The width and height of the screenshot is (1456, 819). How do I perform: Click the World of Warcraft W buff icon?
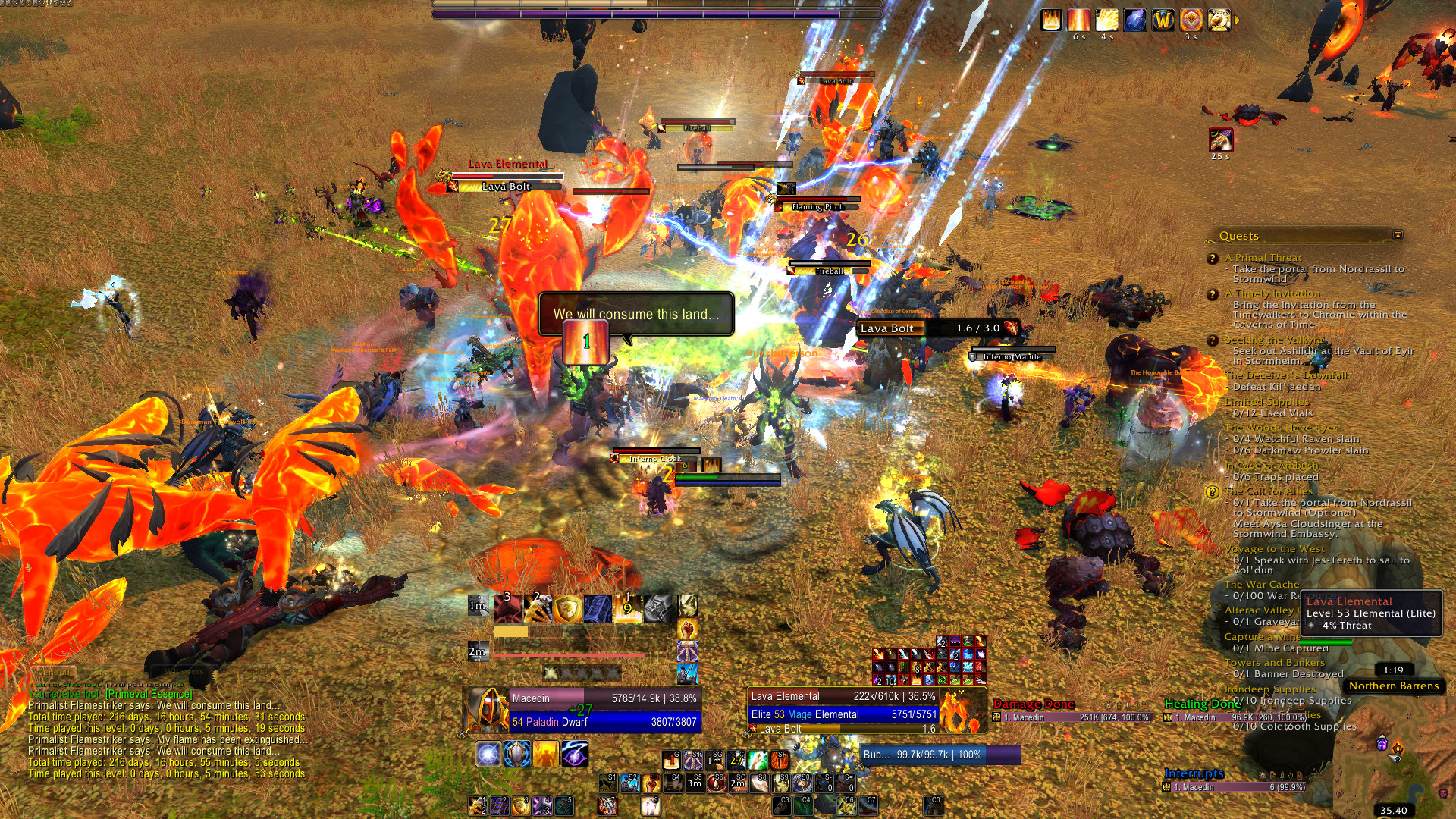click(1163, 20)
